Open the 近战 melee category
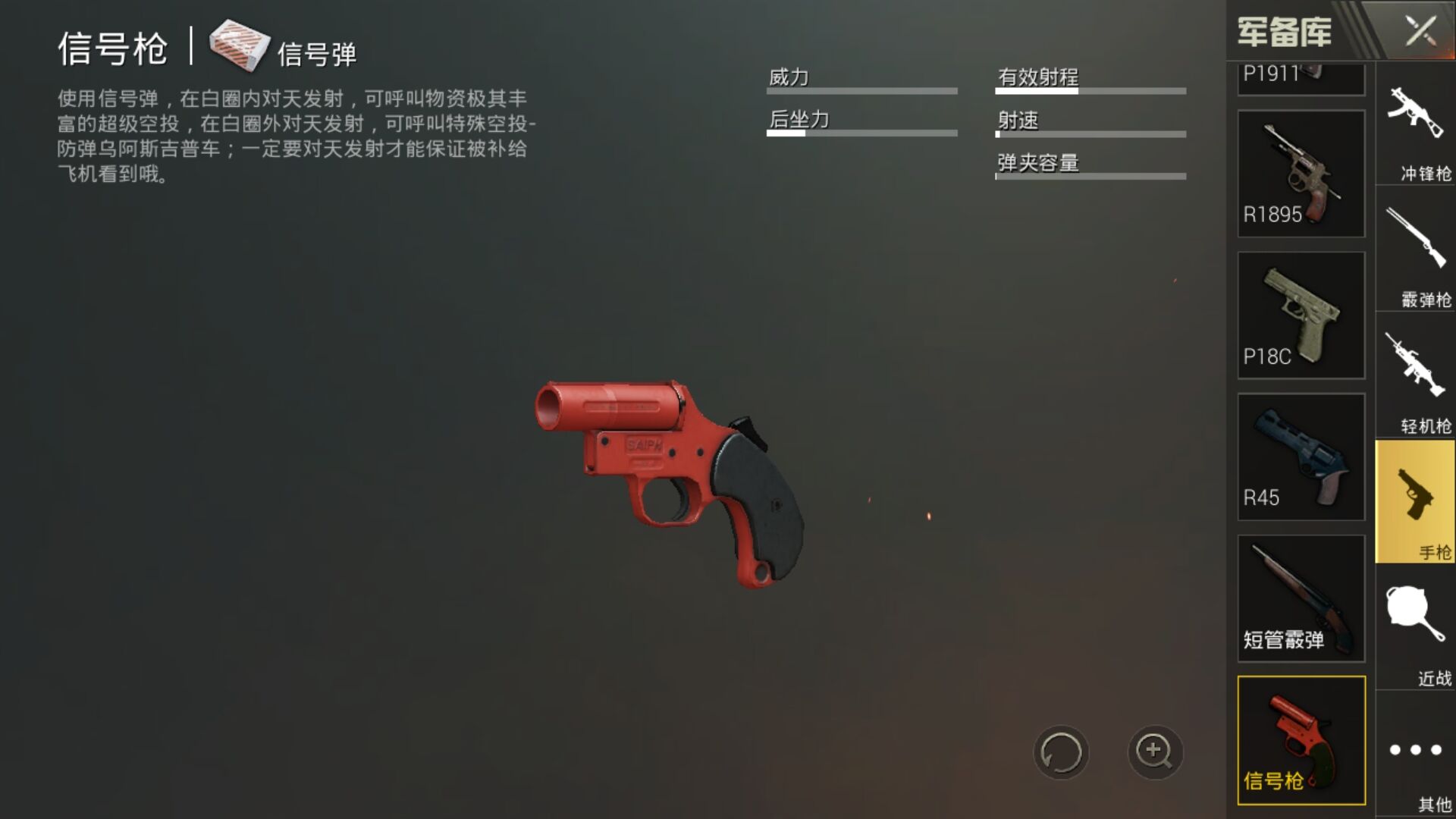Screen dimensions: 1456x819 pyautogui.click(x=1416, y=629)
